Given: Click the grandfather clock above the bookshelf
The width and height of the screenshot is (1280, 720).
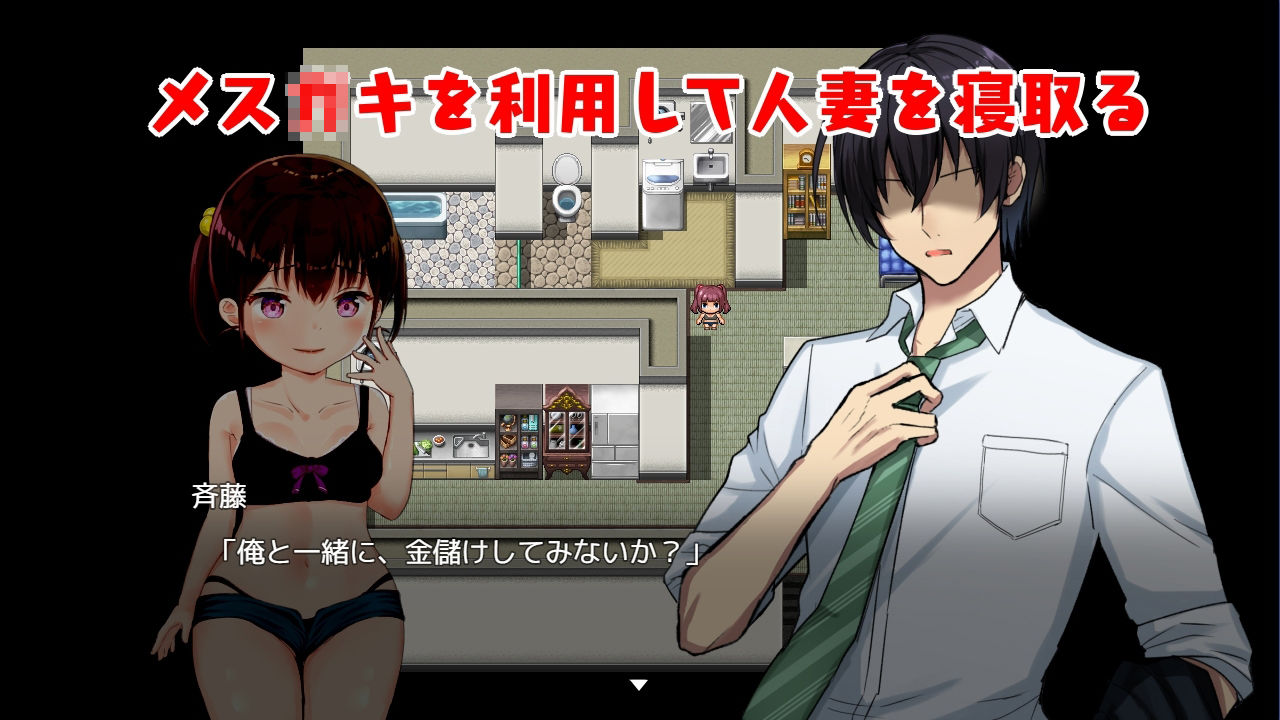Looking at the screenshot, I should click(805, 158).
